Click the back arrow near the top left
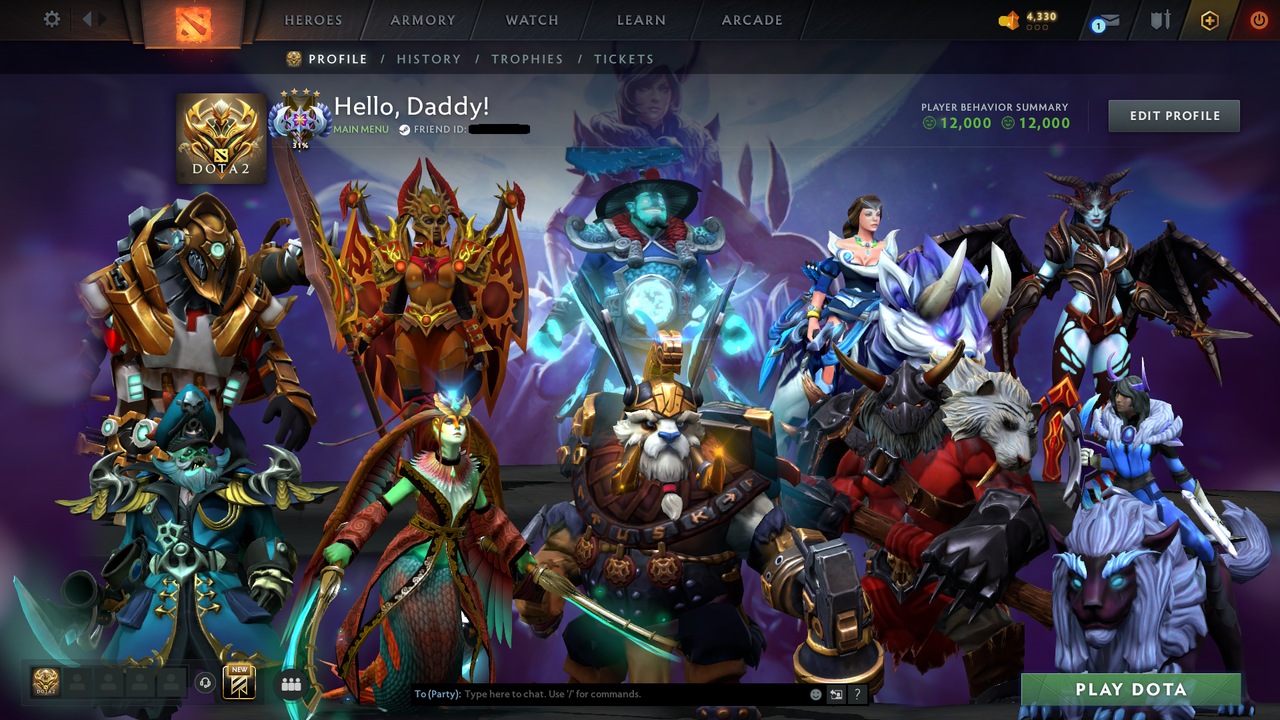The width and height of the screenshot is (1280, 720). tap(88, 18)
